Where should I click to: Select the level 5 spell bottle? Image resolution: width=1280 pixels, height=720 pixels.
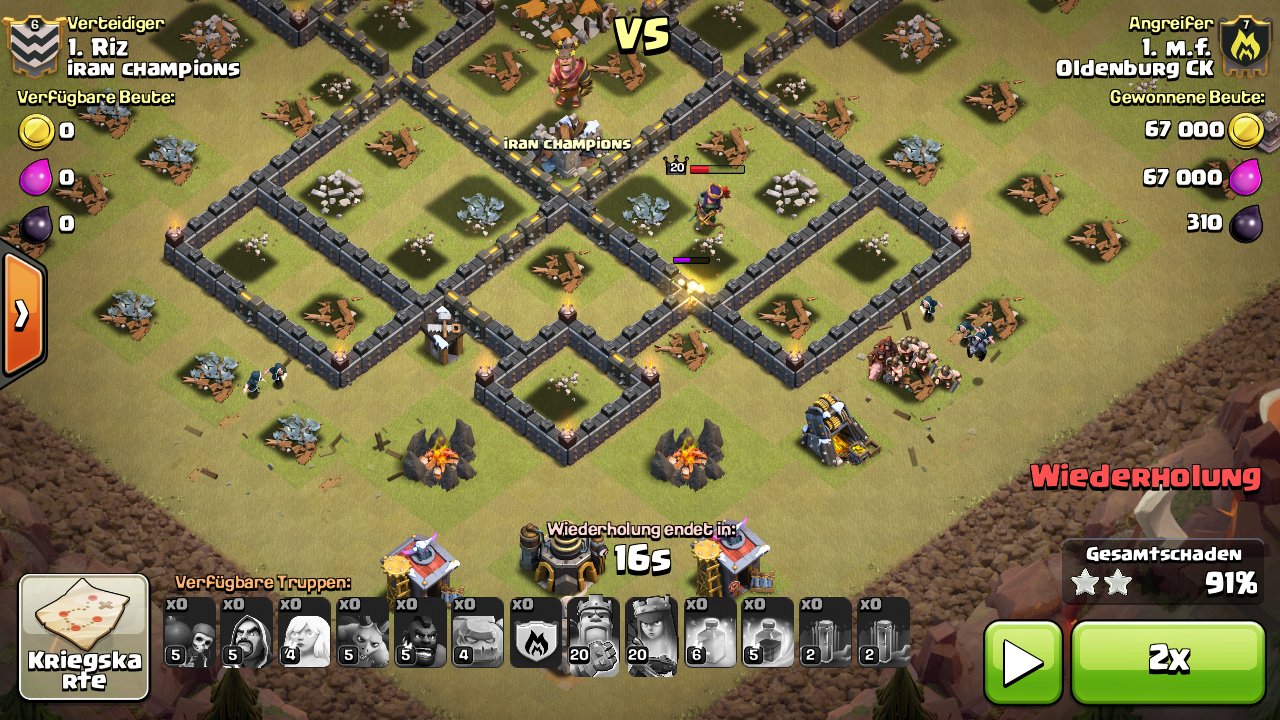[768, 633]
